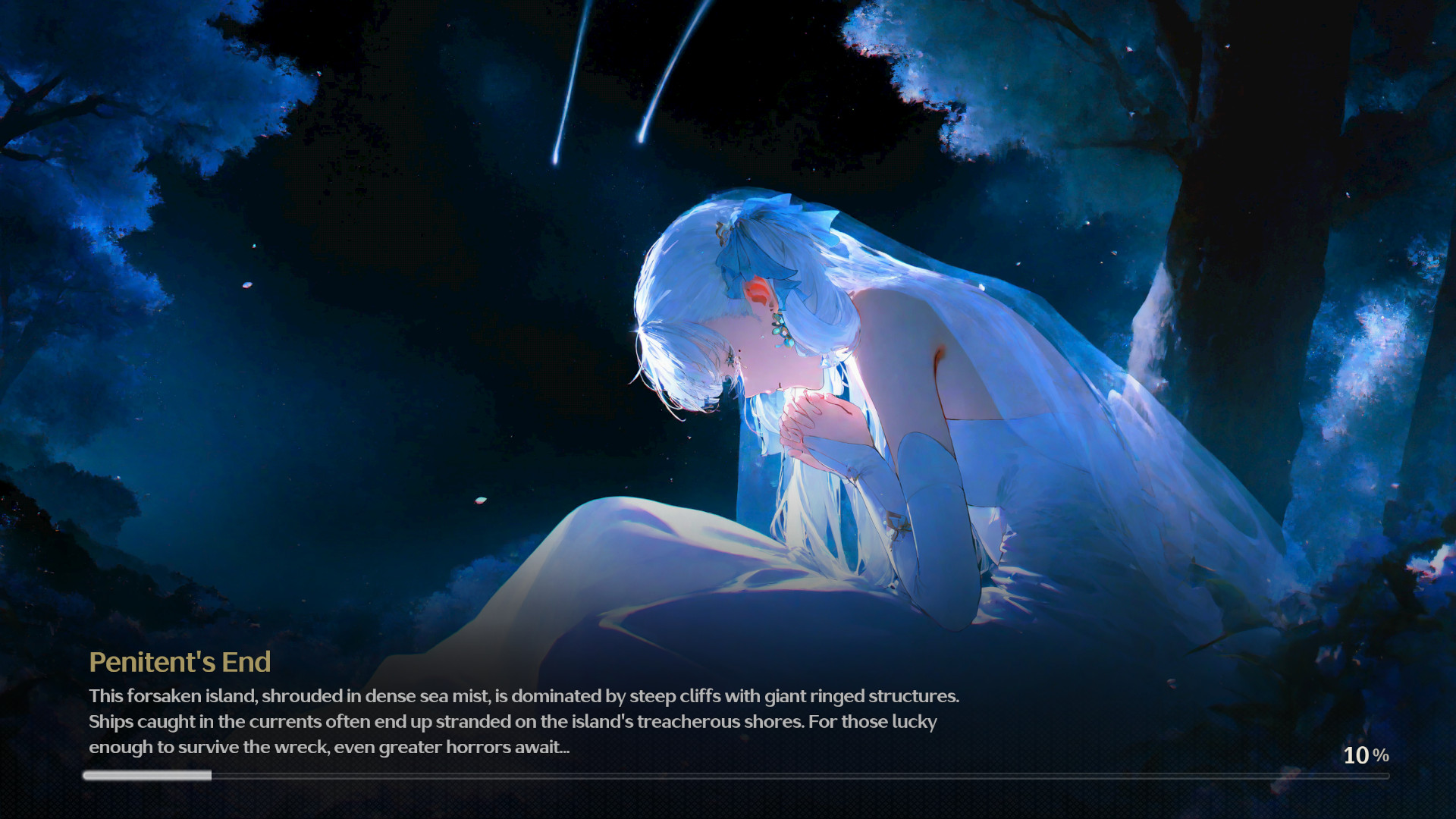The width and height of the screenshot is (1456, 819).
Task: Click the percent symbol beside 10
Action: (1382, 755)
